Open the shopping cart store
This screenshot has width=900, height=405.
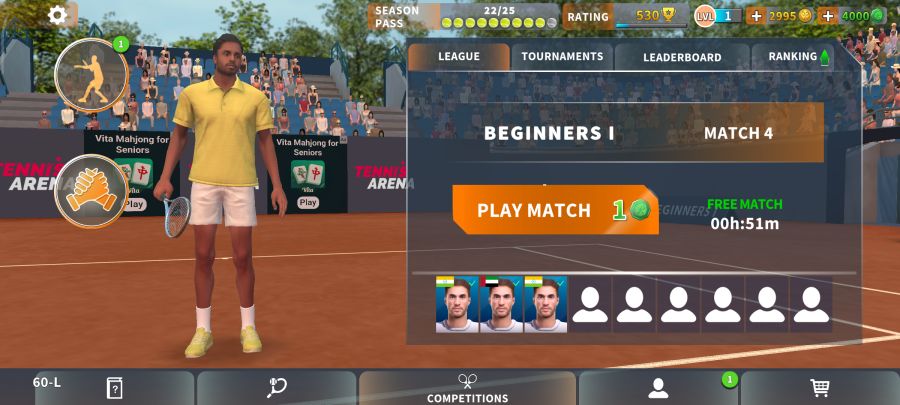[820, 388]
